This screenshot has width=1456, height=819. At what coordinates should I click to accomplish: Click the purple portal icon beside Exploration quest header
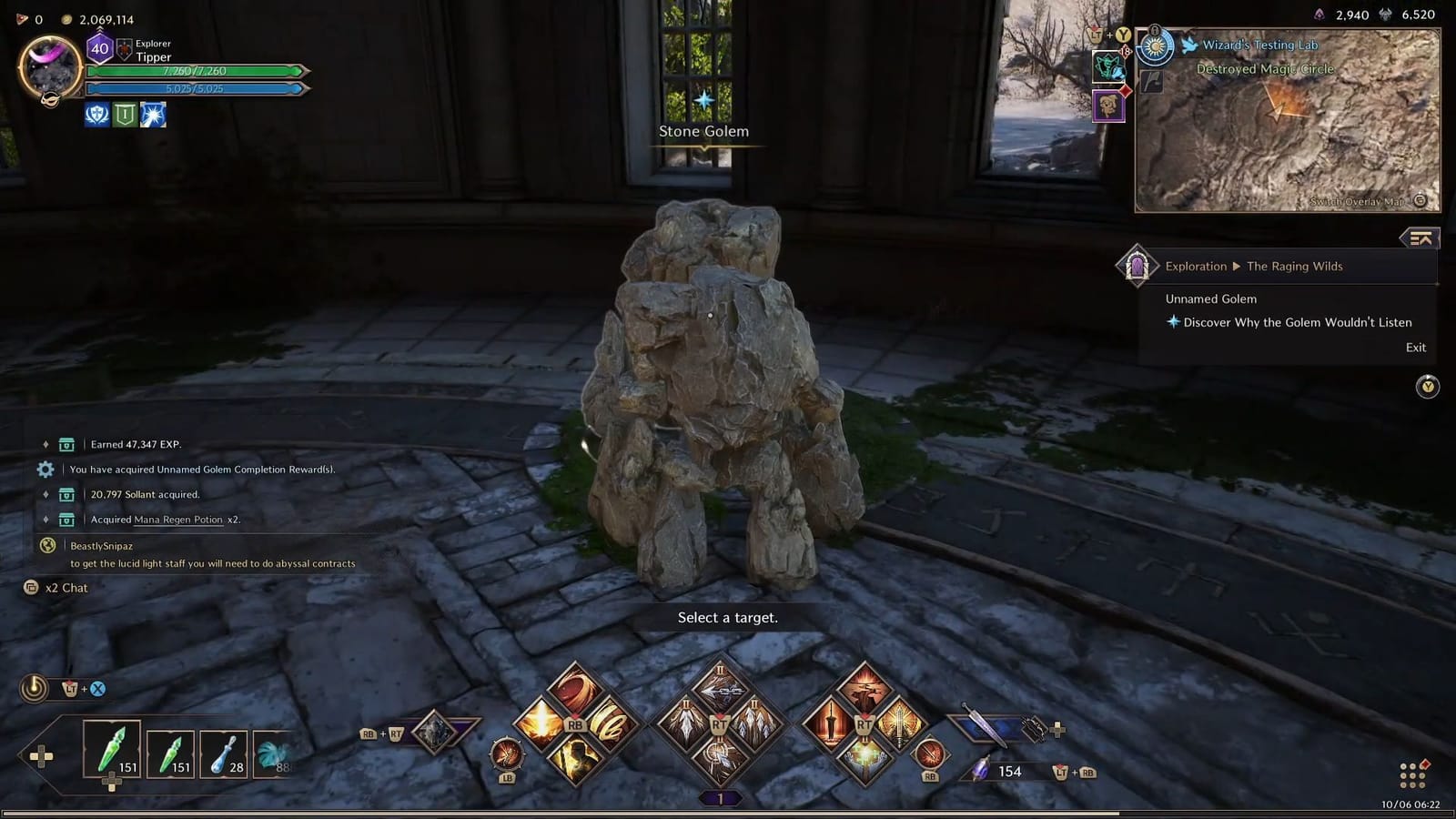(x=1138, y=266)
